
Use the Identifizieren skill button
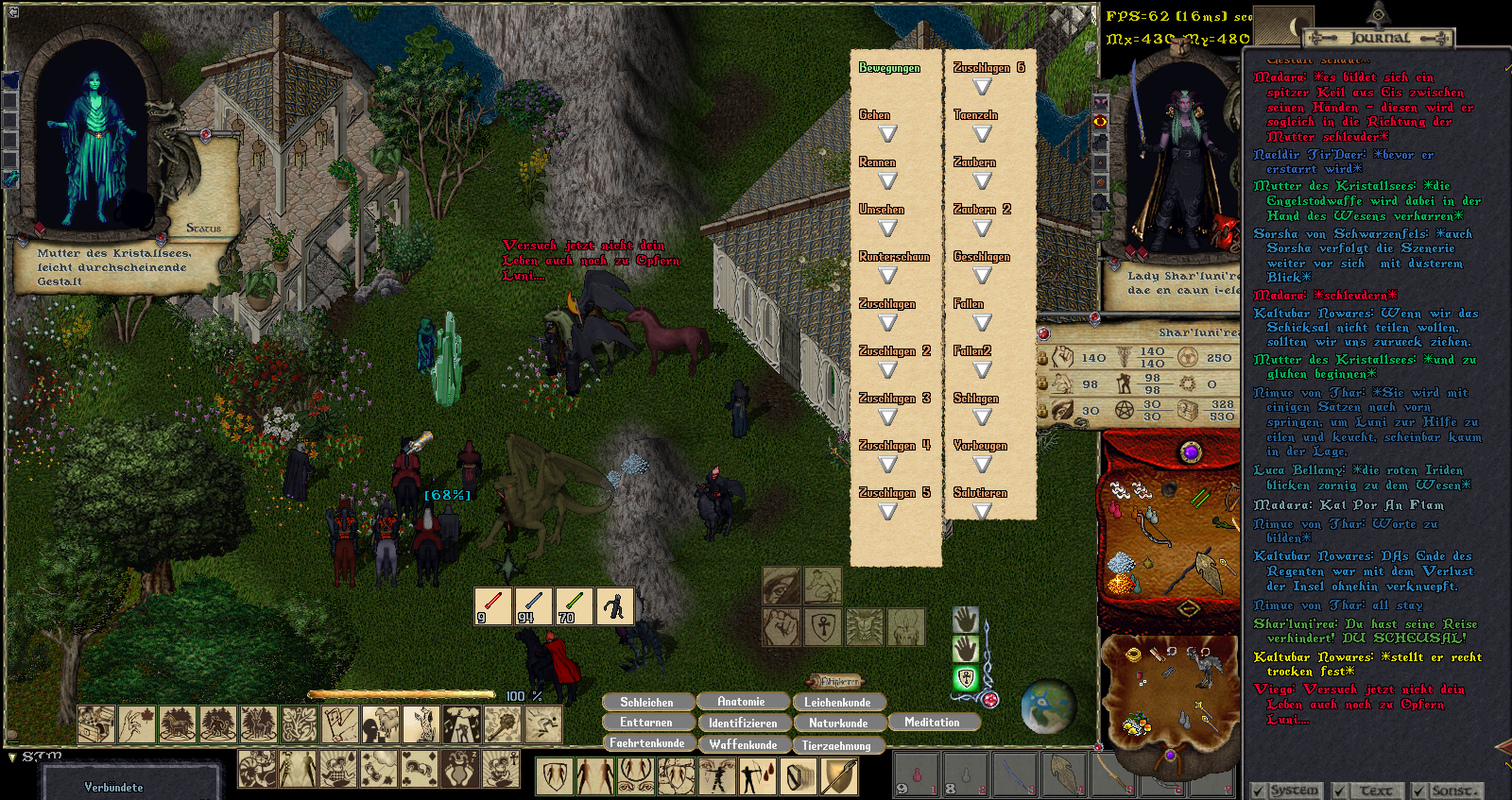(744, 723)
